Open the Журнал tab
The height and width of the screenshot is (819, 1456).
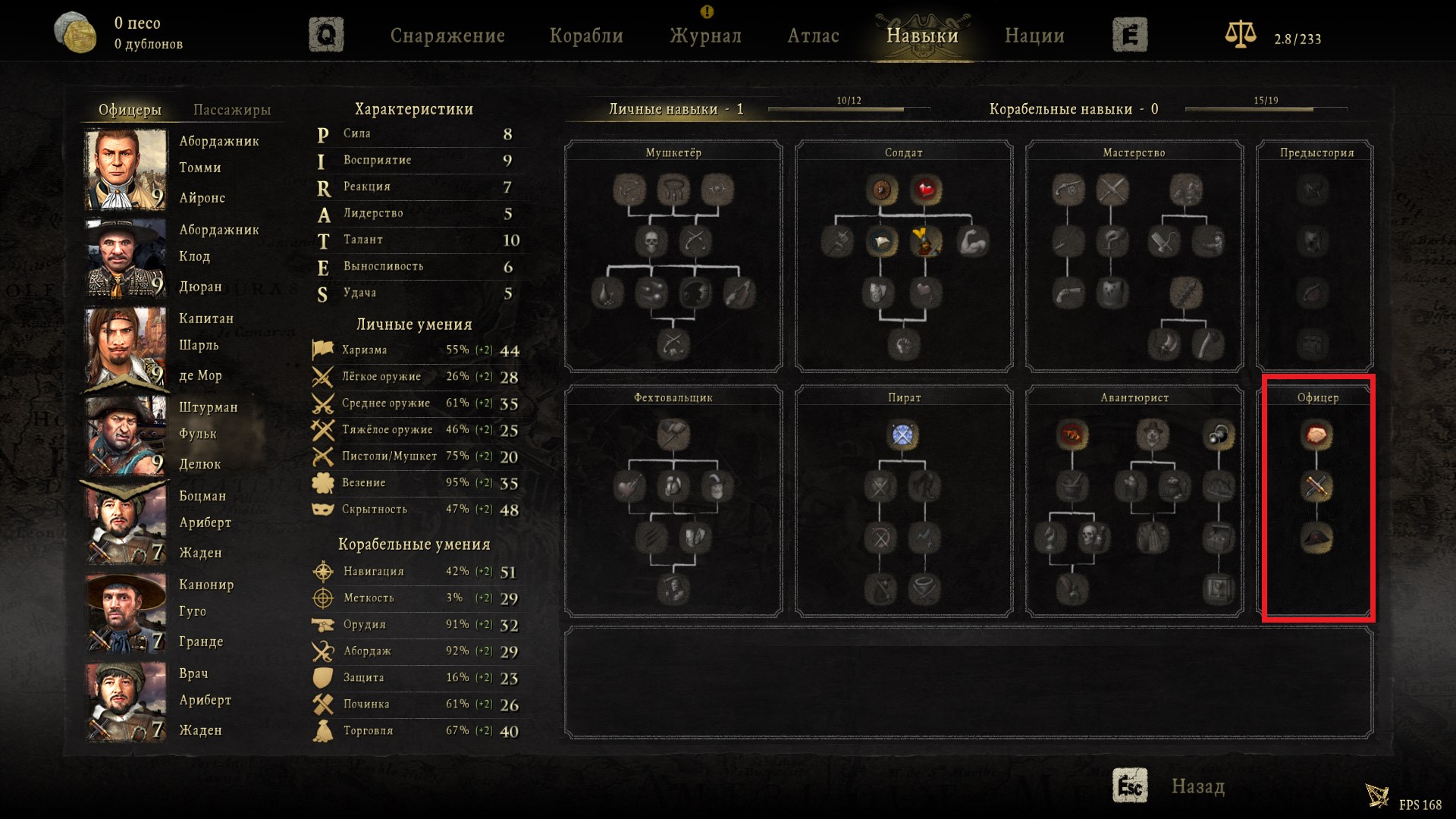(x=705, y=36)
